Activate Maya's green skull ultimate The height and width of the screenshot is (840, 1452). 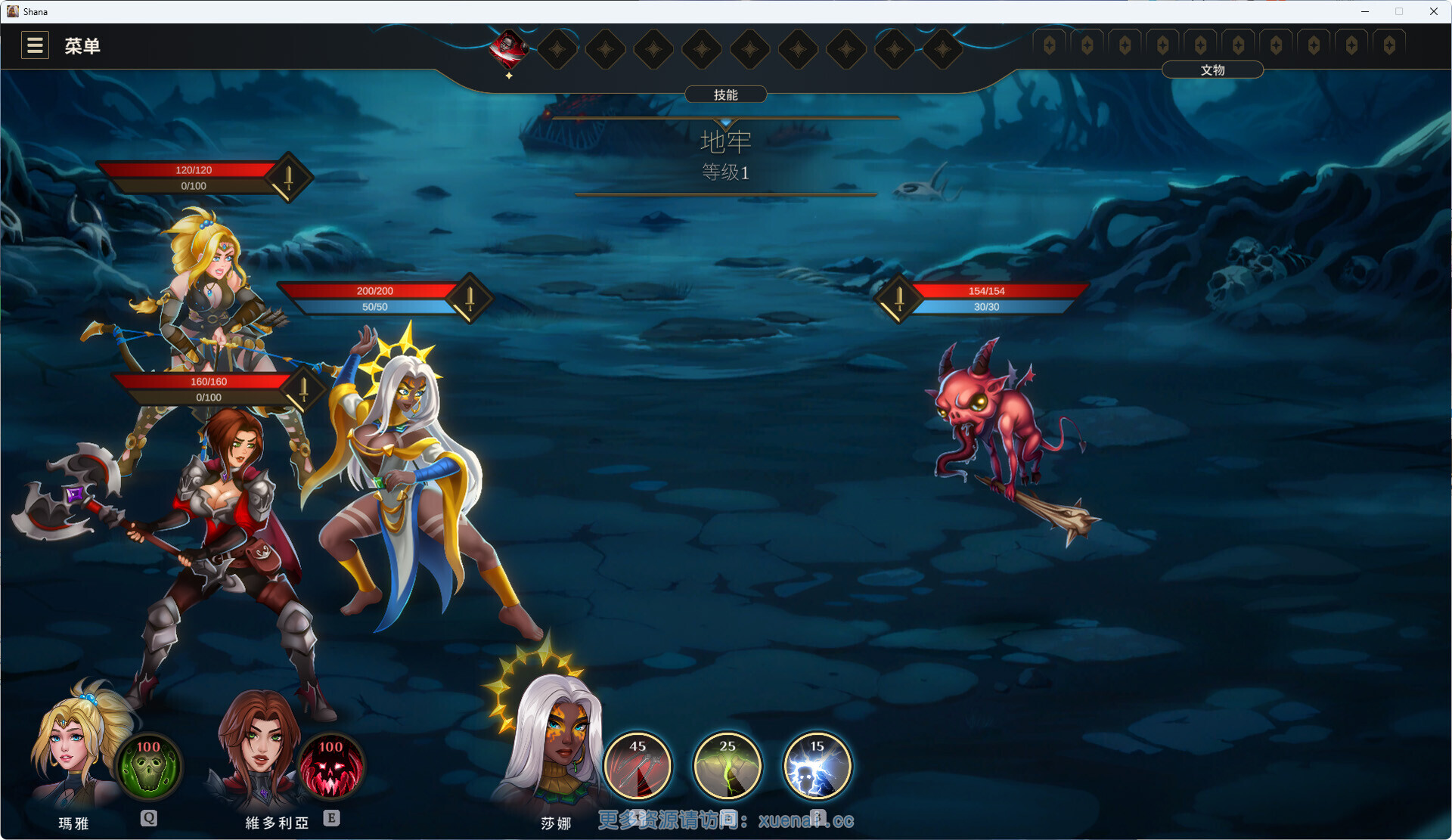(148, 767)
